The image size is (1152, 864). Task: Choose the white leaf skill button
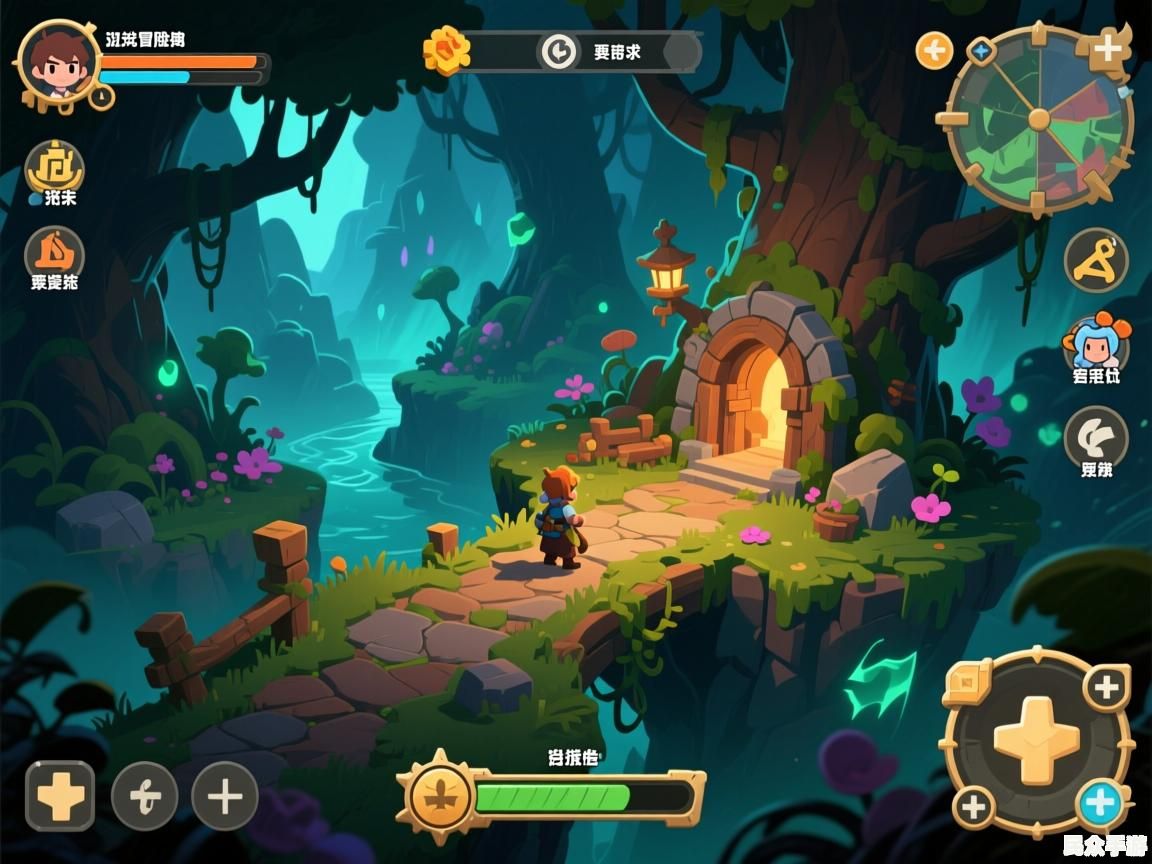(x=1095, y=436)
